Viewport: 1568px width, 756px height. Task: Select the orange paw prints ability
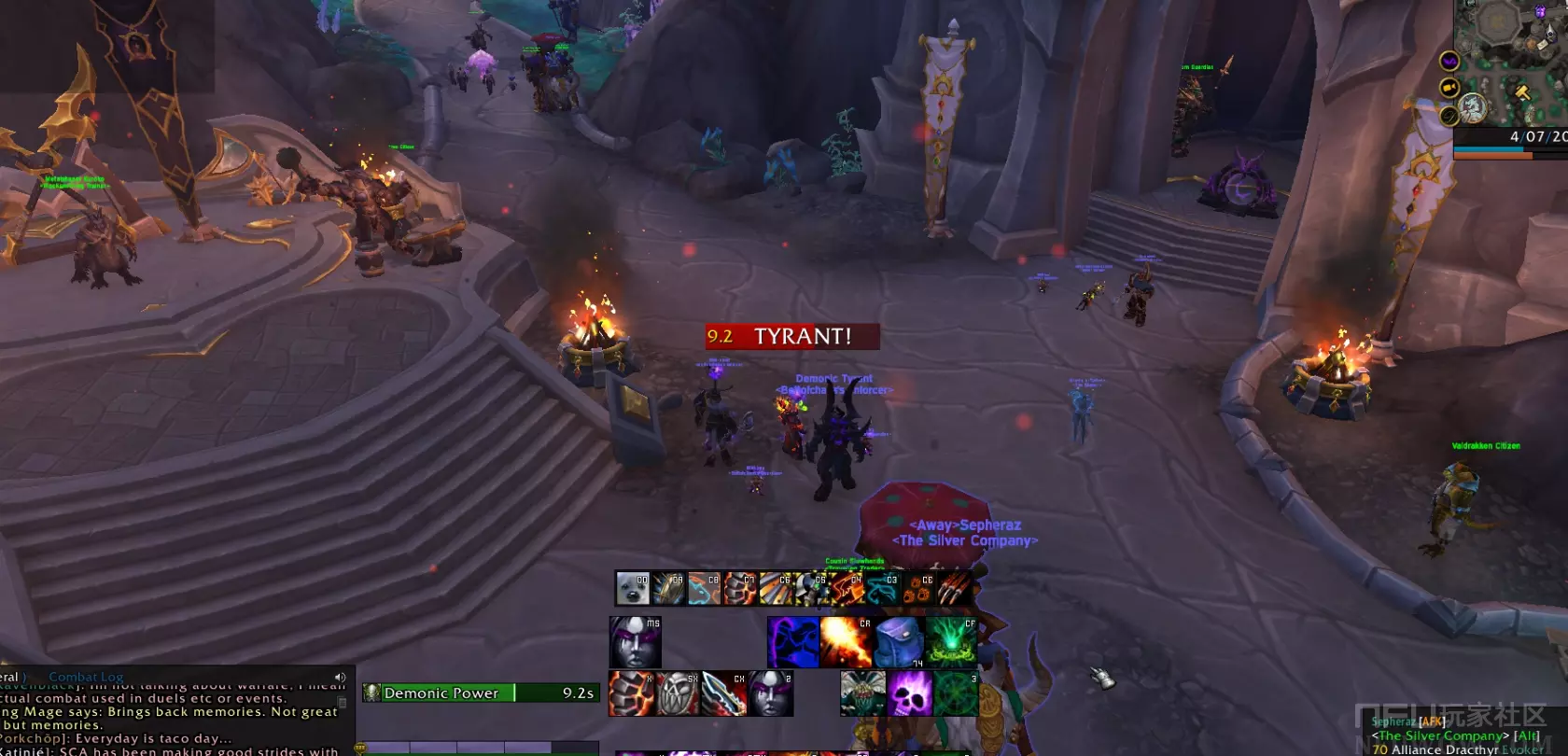pos(918,588)
